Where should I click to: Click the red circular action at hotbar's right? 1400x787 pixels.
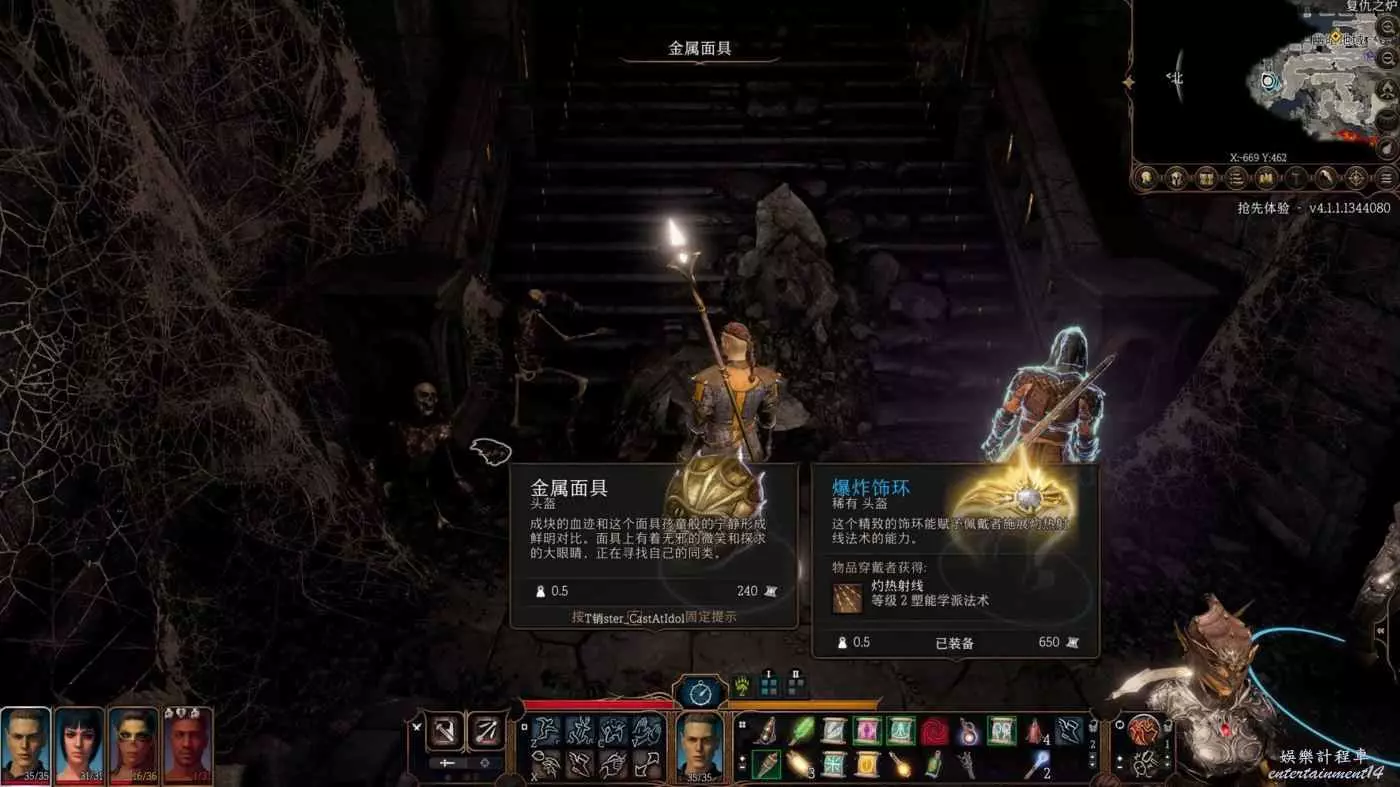1144,731
